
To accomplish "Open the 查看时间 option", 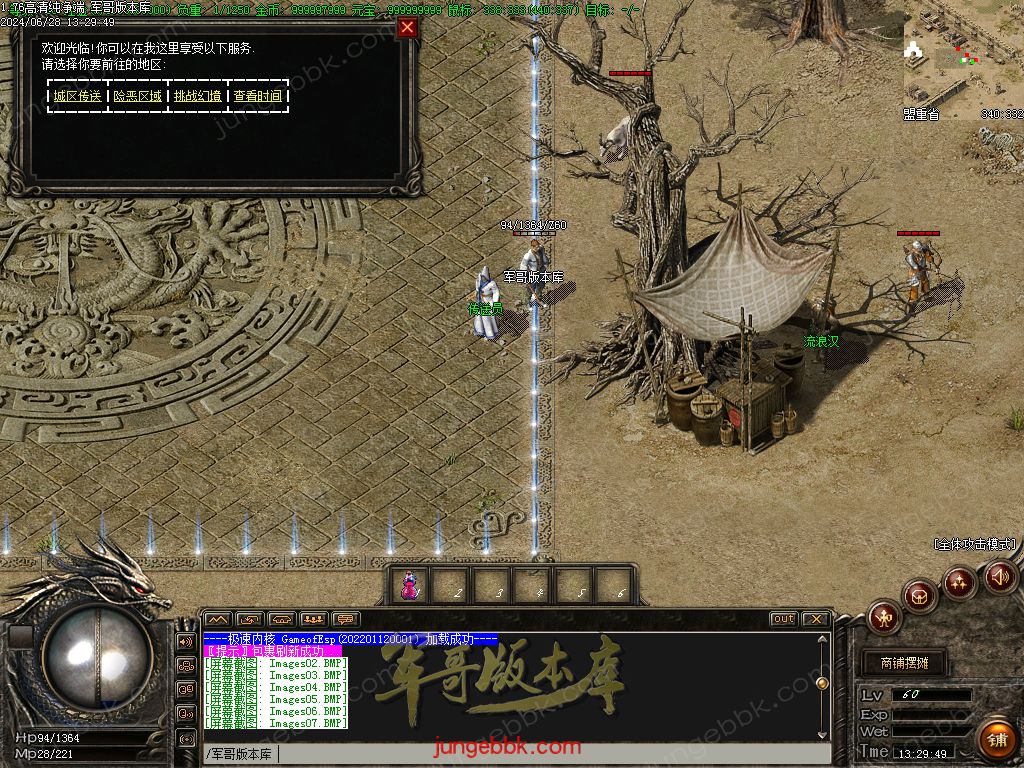I will click(258, 96).
